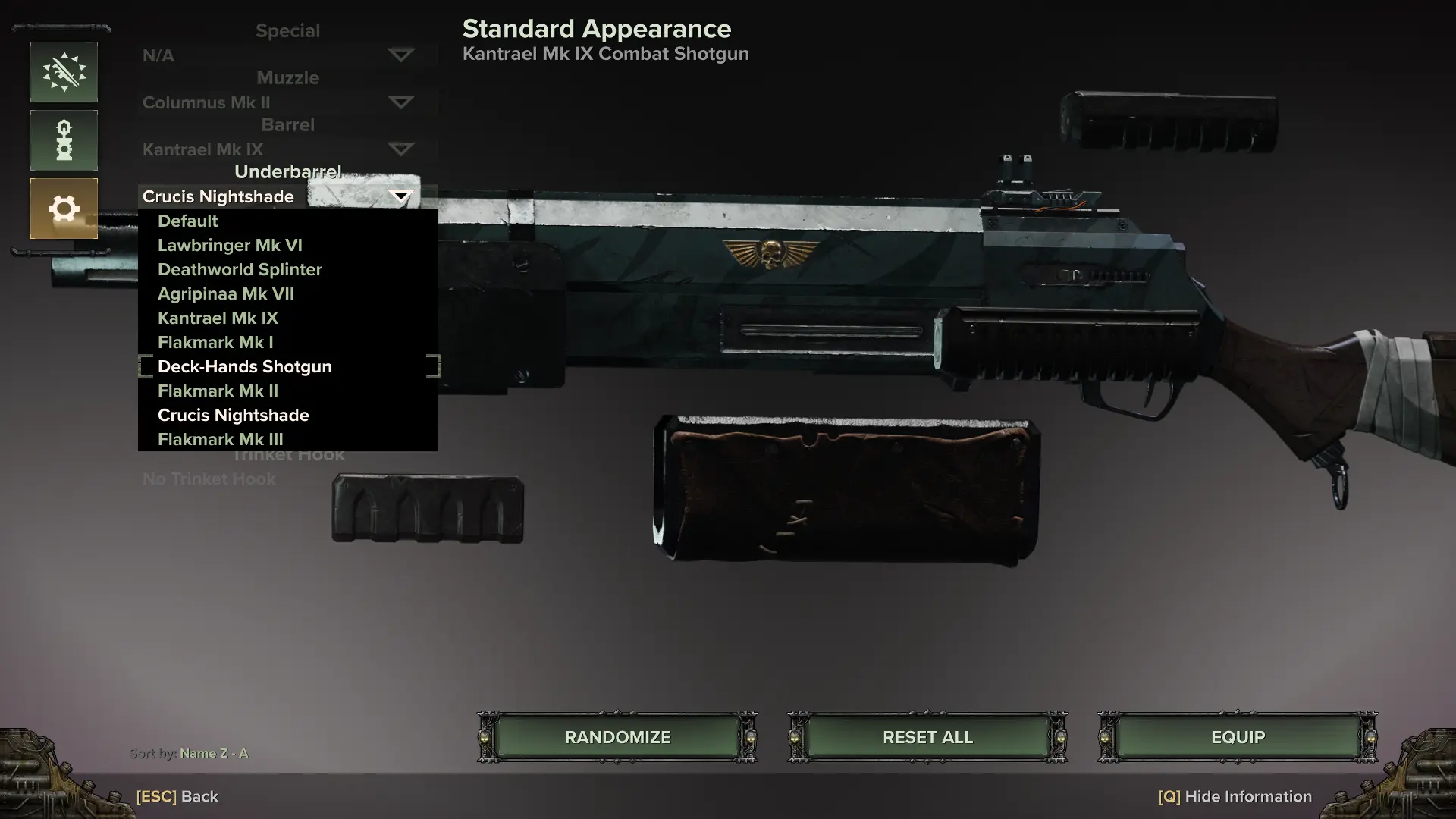1456x819 pixels.
Task: Switch to the gear customization tab
Action: tap(64, 209)
